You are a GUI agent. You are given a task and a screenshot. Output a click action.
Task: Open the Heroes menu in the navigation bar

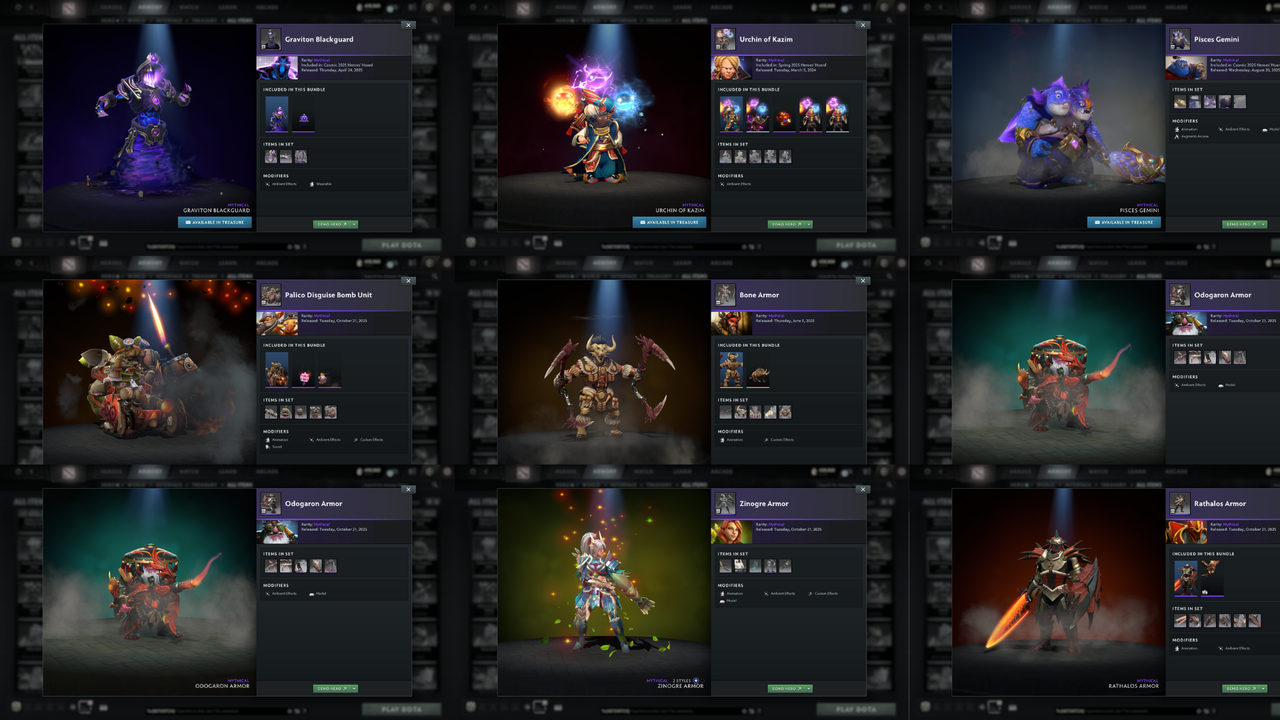(111, 7)
